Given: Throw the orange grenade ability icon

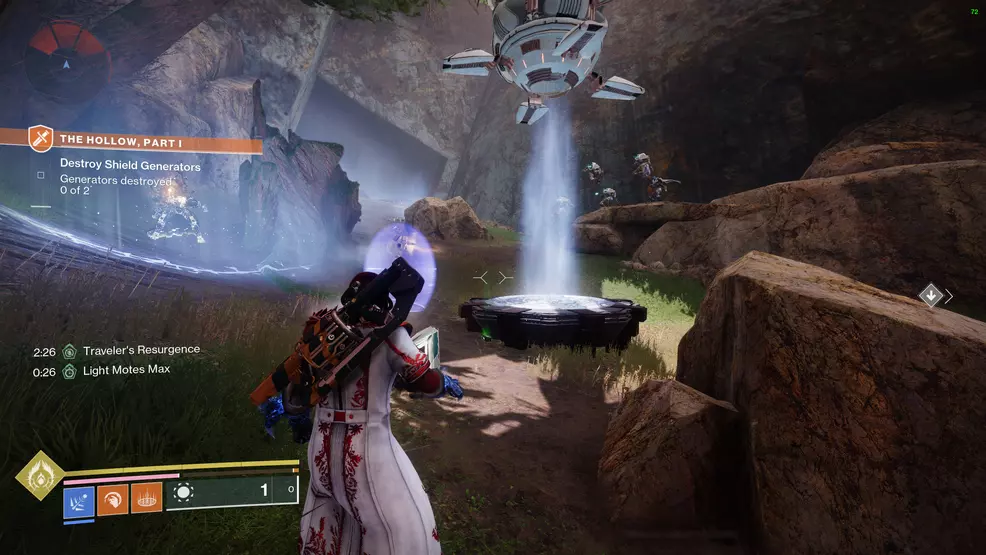Looking at the screenshot, I should tap(146, 497).
